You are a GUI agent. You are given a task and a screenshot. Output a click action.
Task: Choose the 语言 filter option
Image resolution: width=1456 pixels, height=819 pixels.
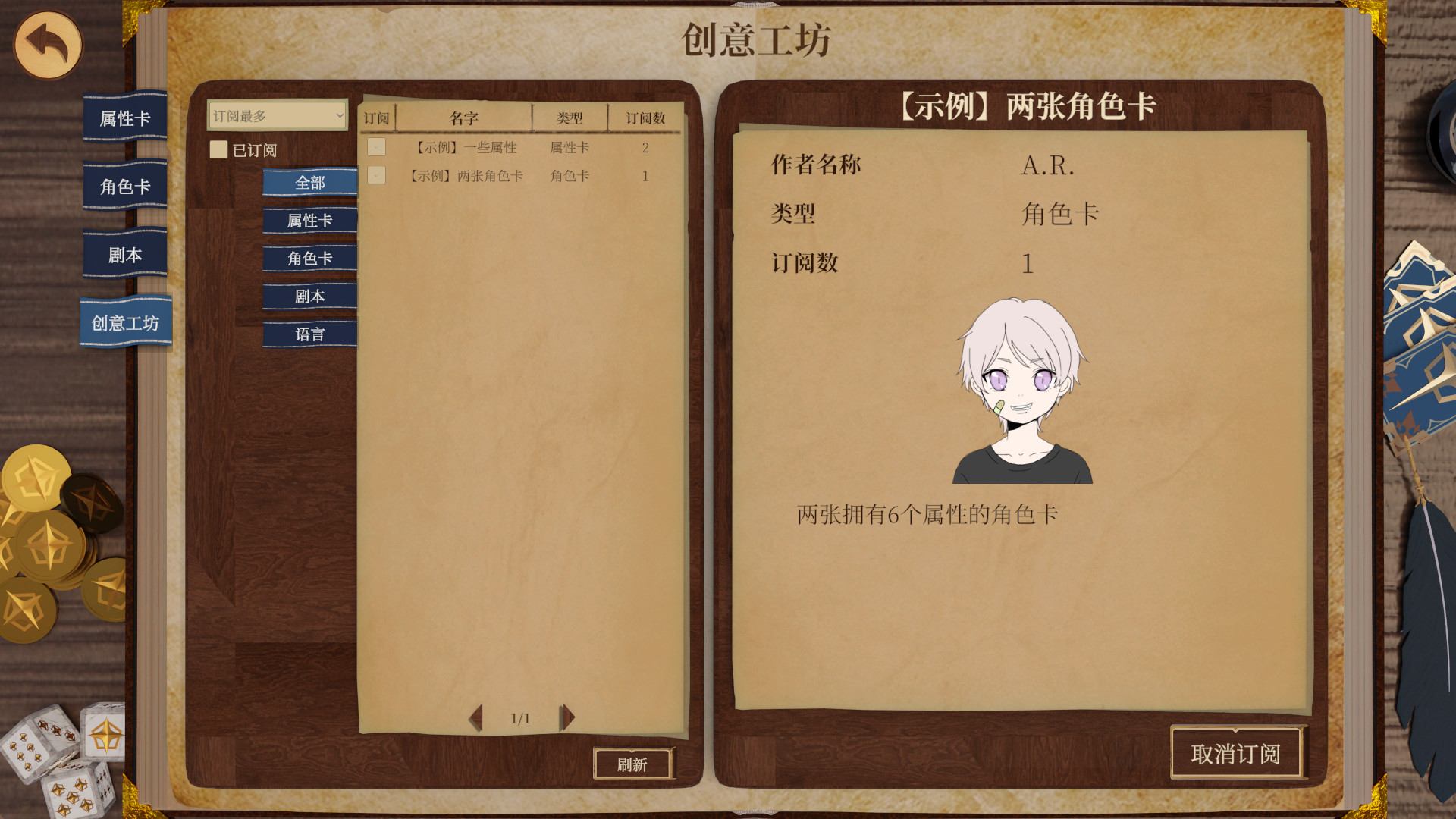click(x=309, y=334)
